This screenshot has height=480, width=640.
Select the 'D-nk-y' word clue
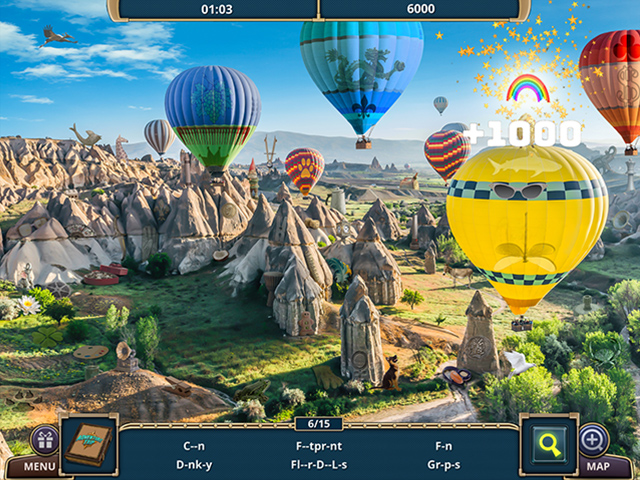(x=192, y=464)
